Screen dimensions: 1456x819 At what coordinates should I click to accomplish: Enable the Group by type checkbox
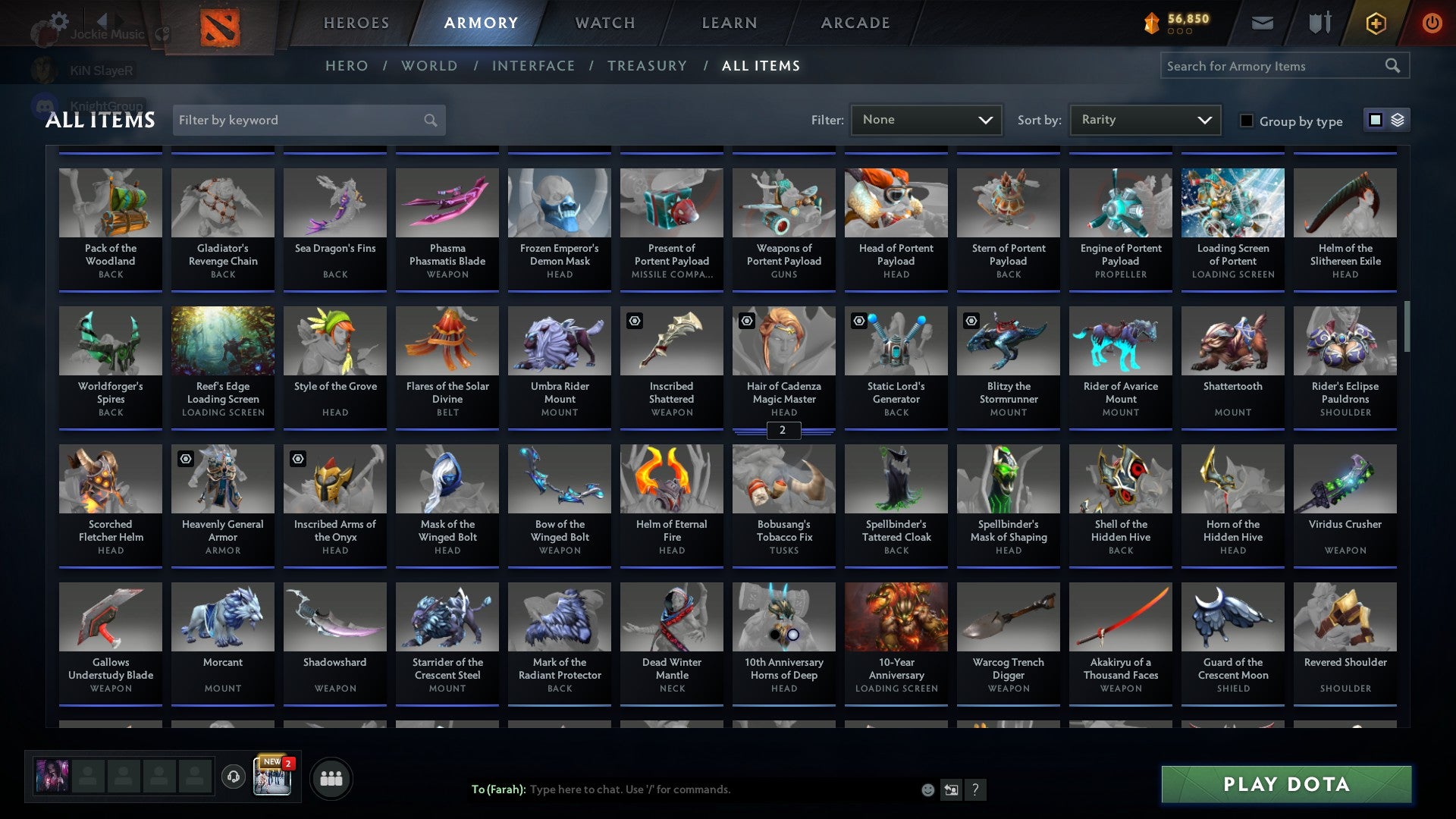[1246, 120]
